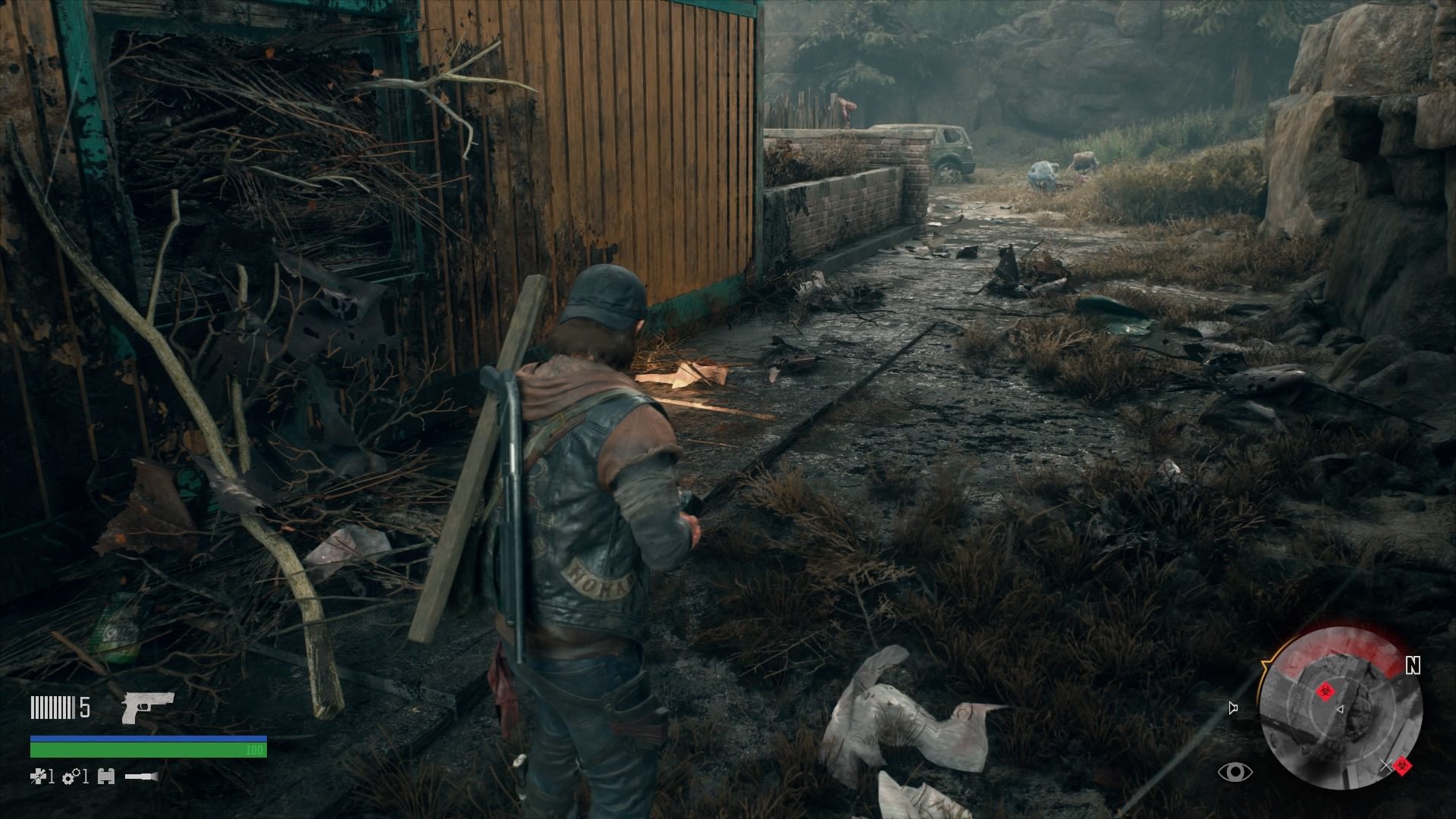Click the biohazard marker at the minimap's lower edge
The height and width of the screenshot is (819, 1456).
(1403, 765)
